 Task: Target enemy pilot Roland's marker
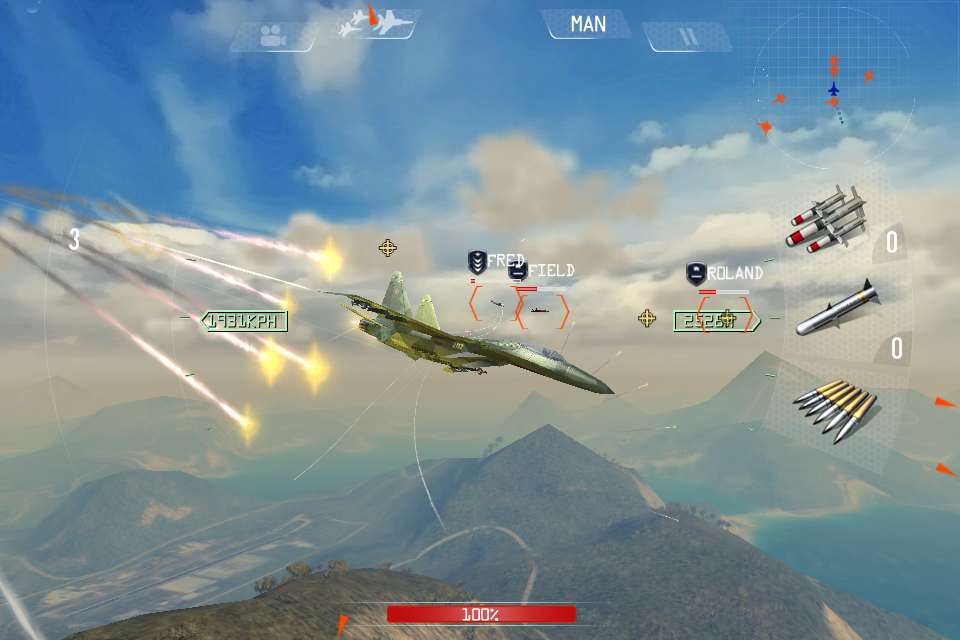(725, 313)
